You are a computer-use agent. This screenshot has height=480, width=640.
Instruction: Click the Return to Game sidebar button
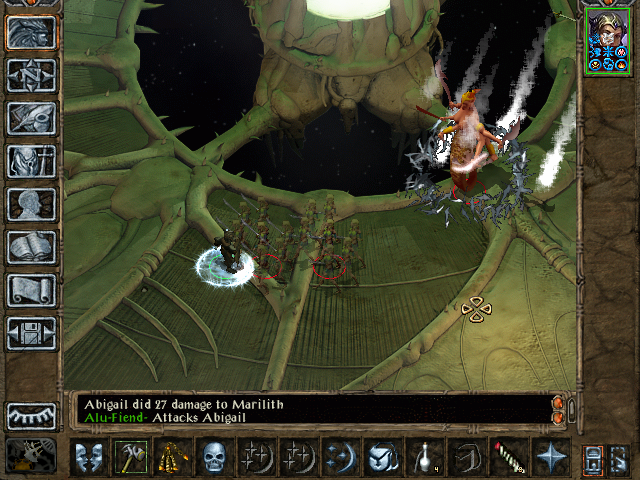(32, 33)
